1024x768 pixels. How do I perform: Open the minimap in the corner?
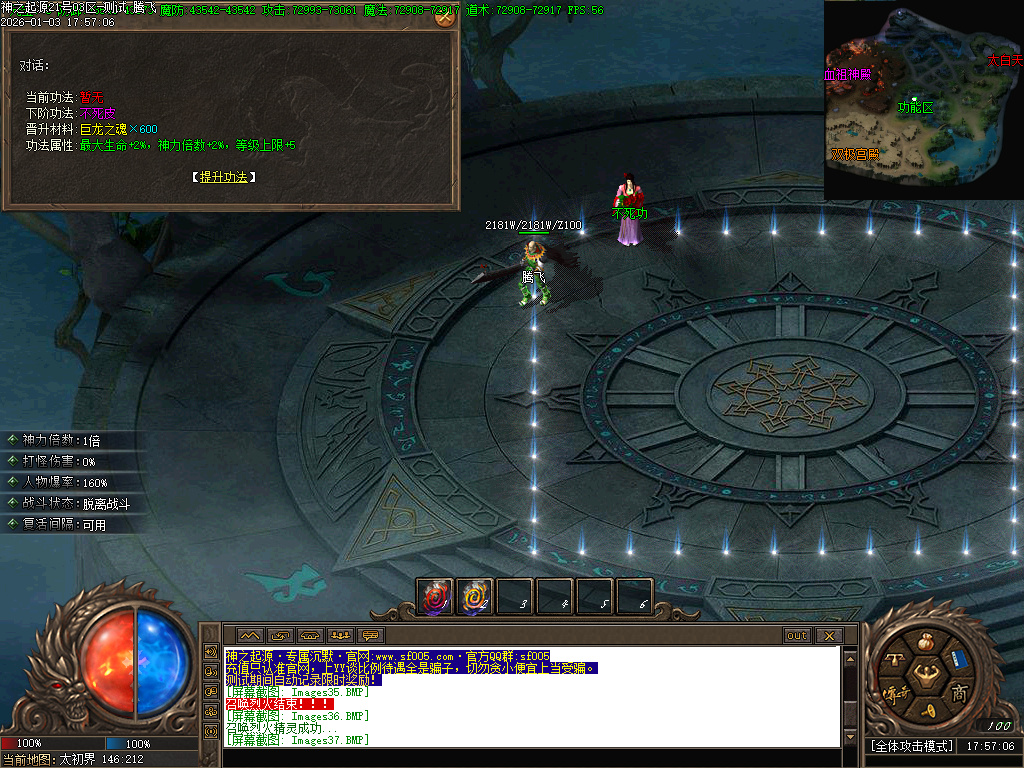(x=923, y=99)
